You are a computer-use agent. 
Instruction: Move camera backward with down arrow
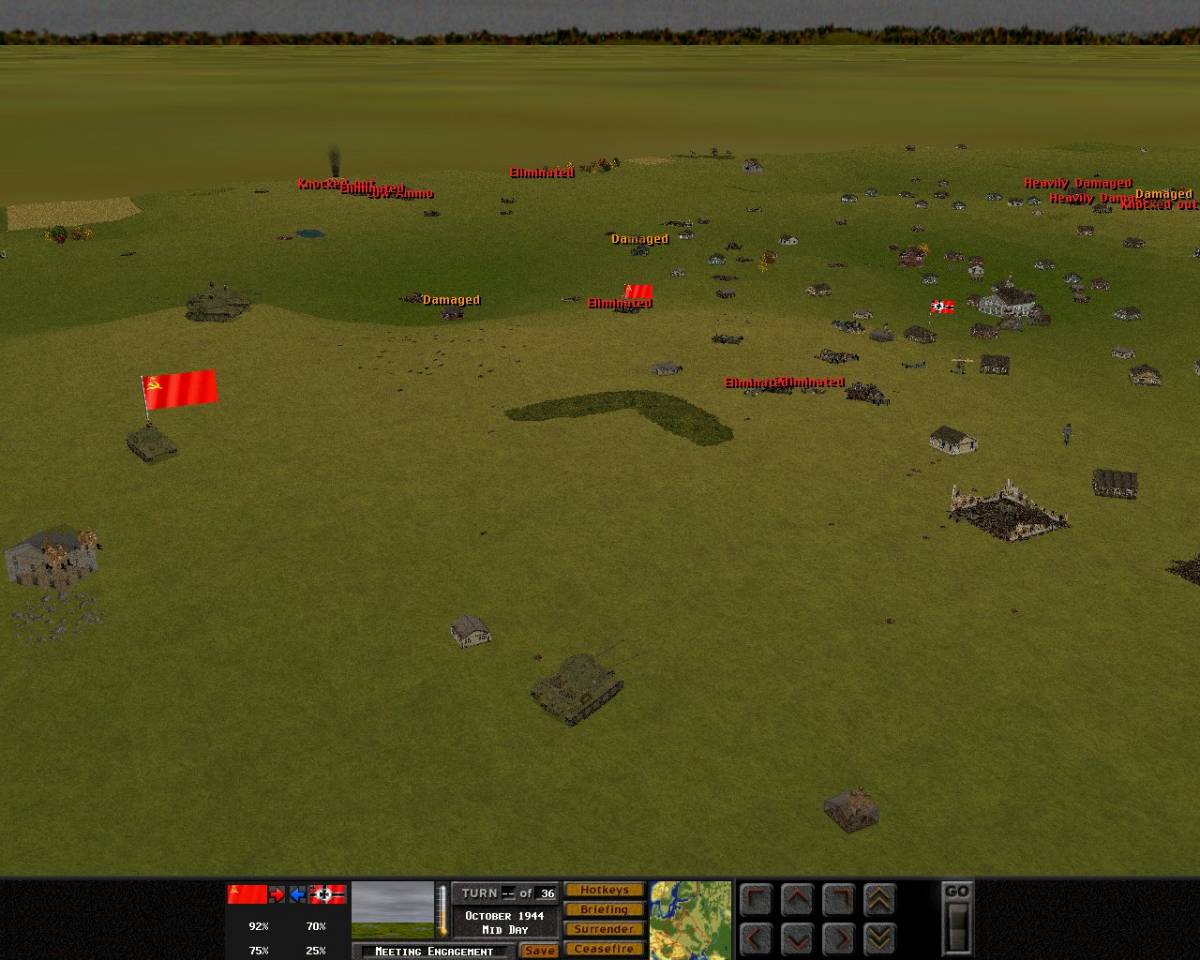tap(797, 939)
